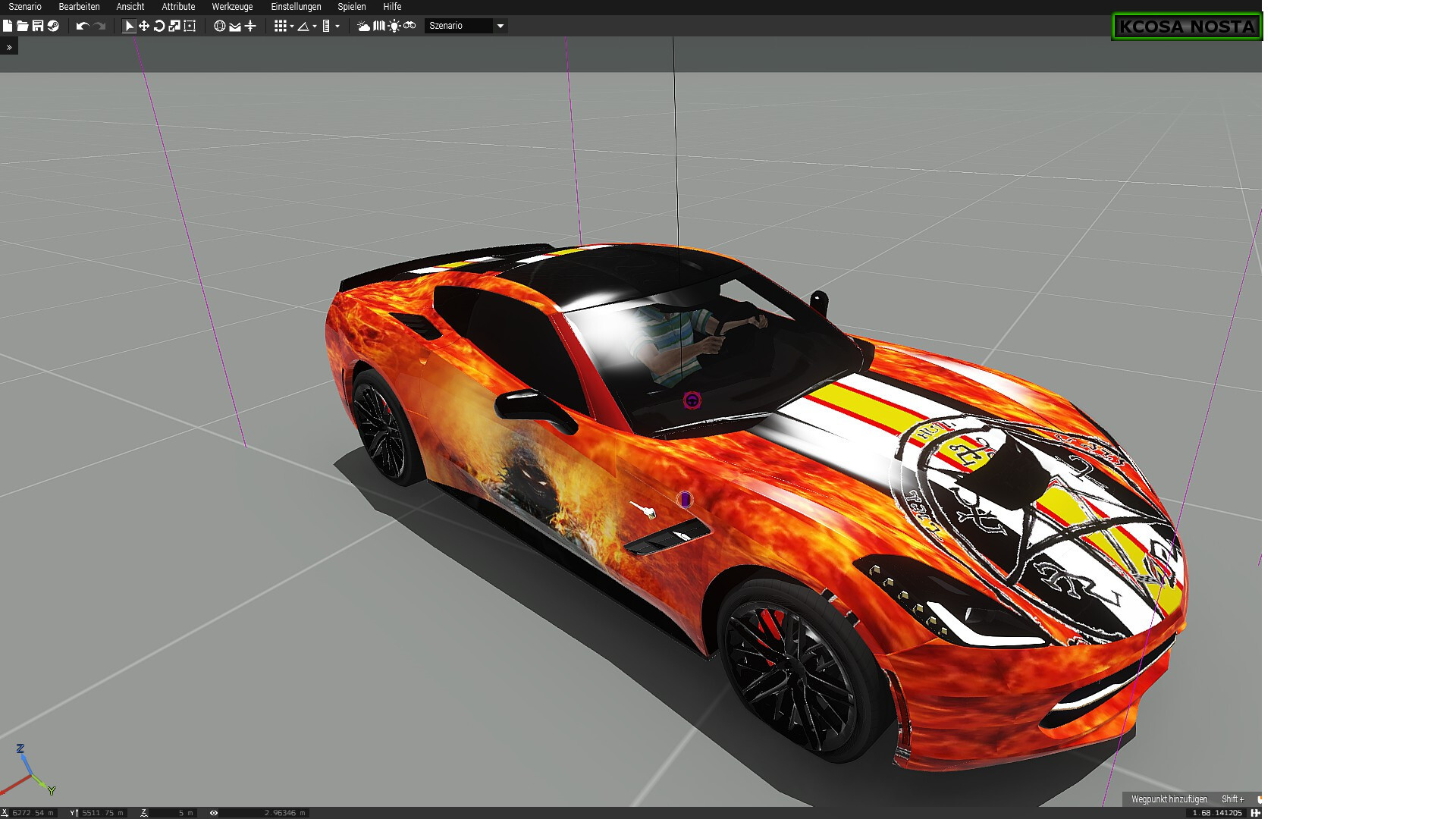This screenshot has height=819, width=1456.
Task: Click the weather cloud-and-sun icon
Action: point(364,26)
